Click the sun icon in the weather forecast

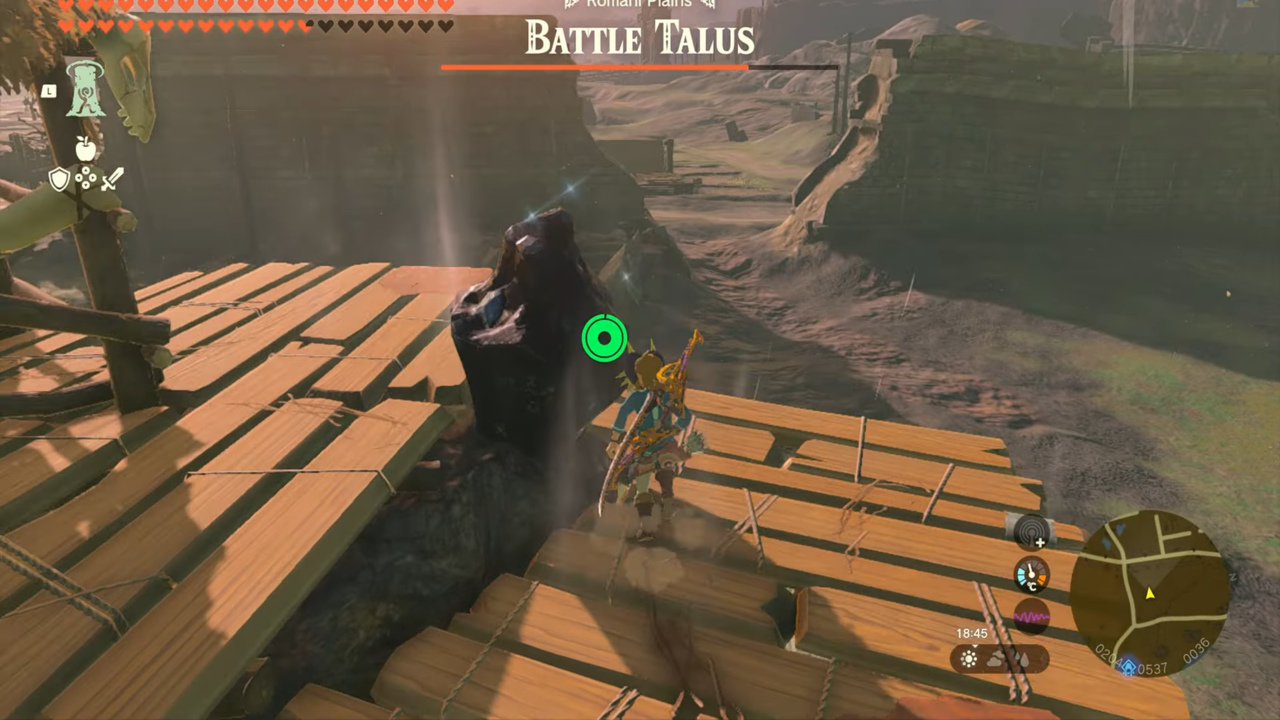[968, 659]
